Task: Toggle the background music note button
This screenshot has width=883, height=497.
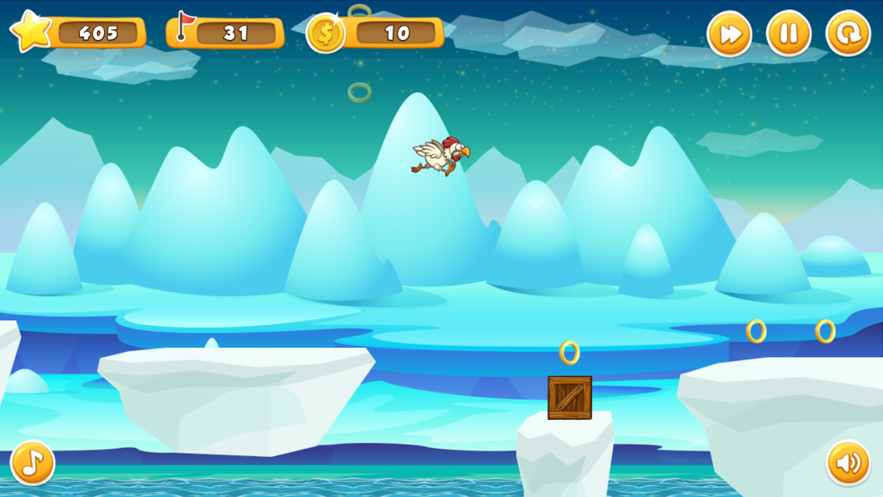Action: tap(33, 463)
